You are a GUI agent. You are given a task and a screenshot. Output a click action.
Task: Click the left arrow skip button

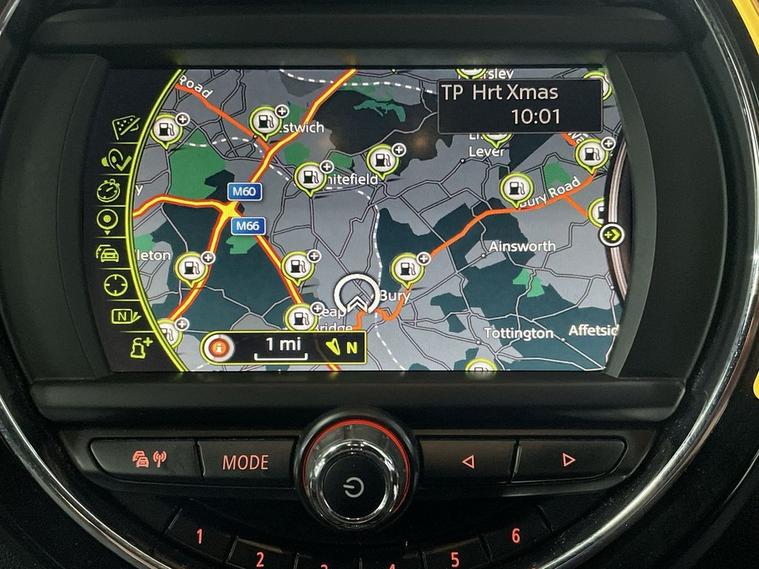pyautogui.click(x=466, y=460)
